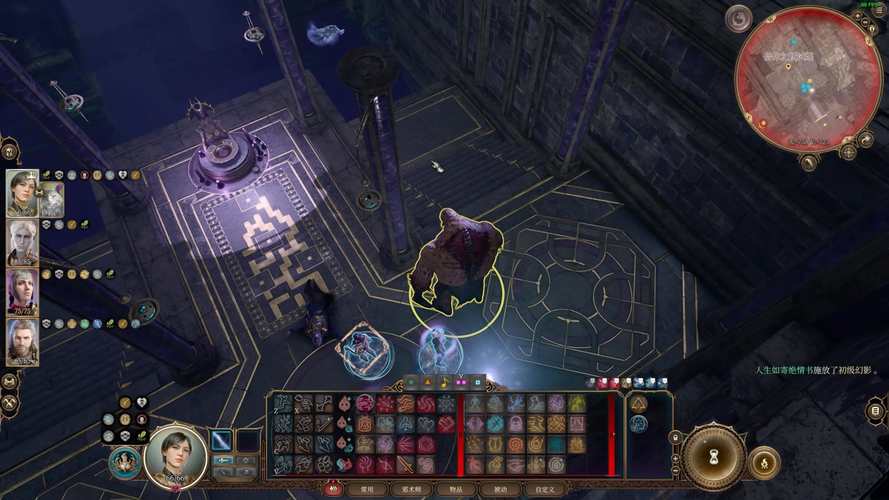Screen dimensions: 889x500
Task: Select the summoned creature portrait beside the leader
Action: (x=51, y=198)
